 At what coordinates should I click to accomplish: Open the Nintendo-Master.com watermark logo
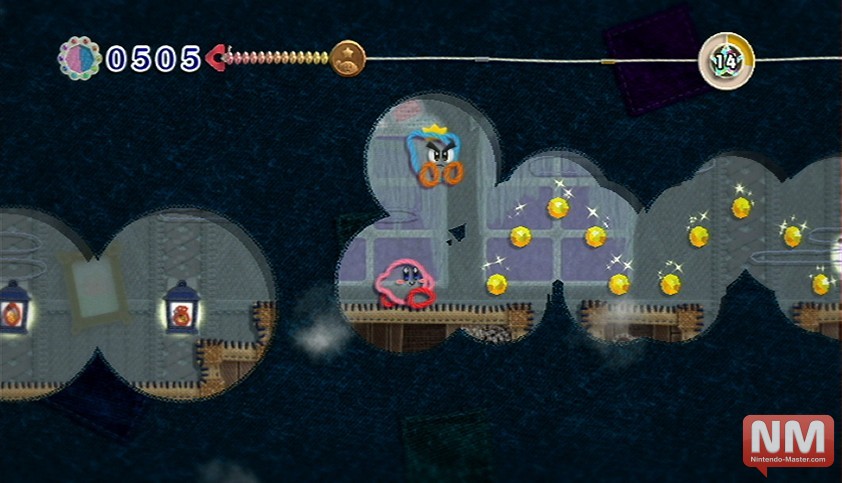click(788, 443)
